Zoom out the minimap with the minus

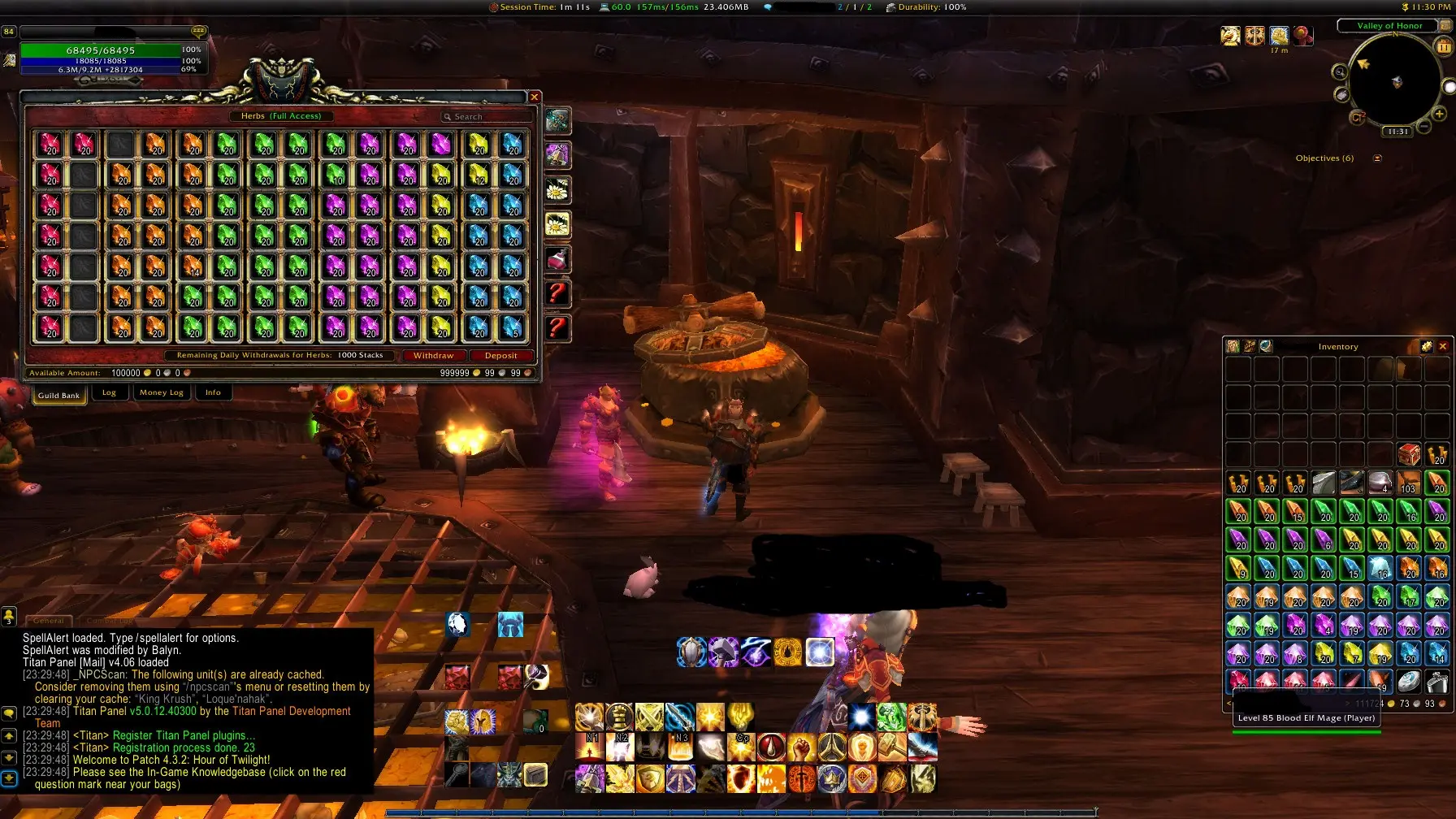1423,127
